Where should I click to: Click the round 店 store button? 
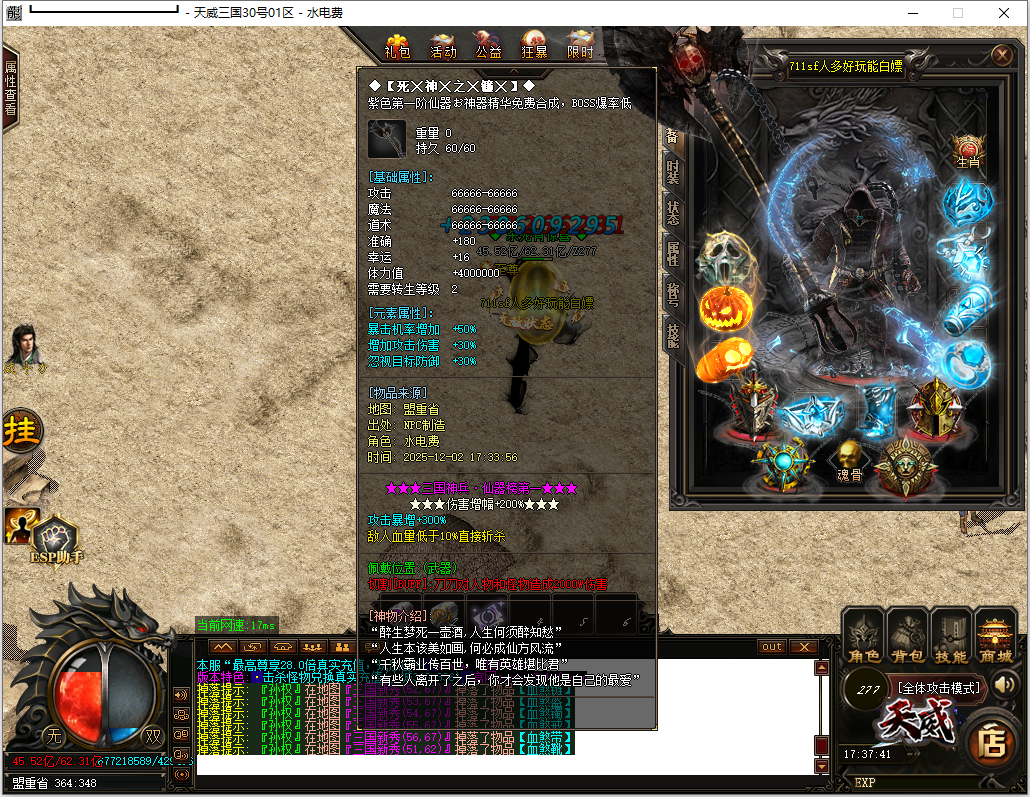pos(992,741)
